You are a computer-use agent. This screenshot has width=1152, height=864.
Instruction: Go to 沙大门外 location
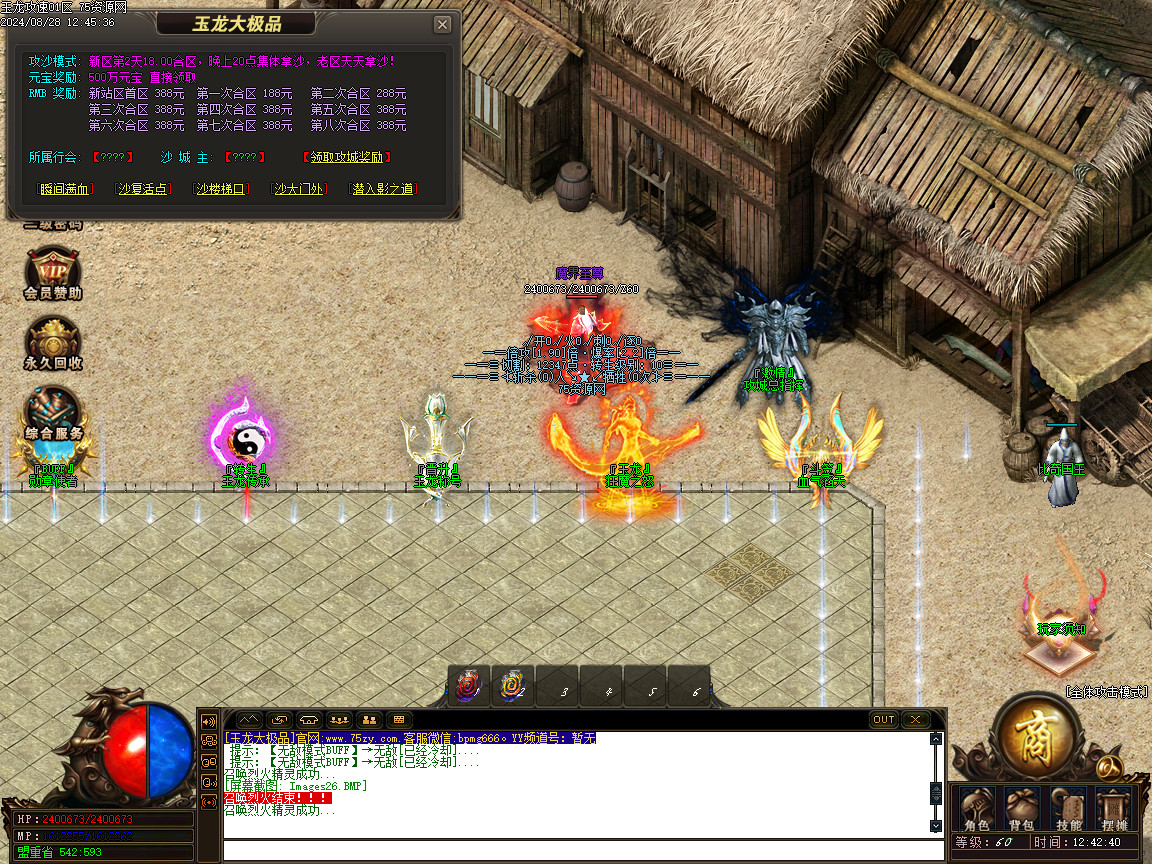click(x=299, y=188)
